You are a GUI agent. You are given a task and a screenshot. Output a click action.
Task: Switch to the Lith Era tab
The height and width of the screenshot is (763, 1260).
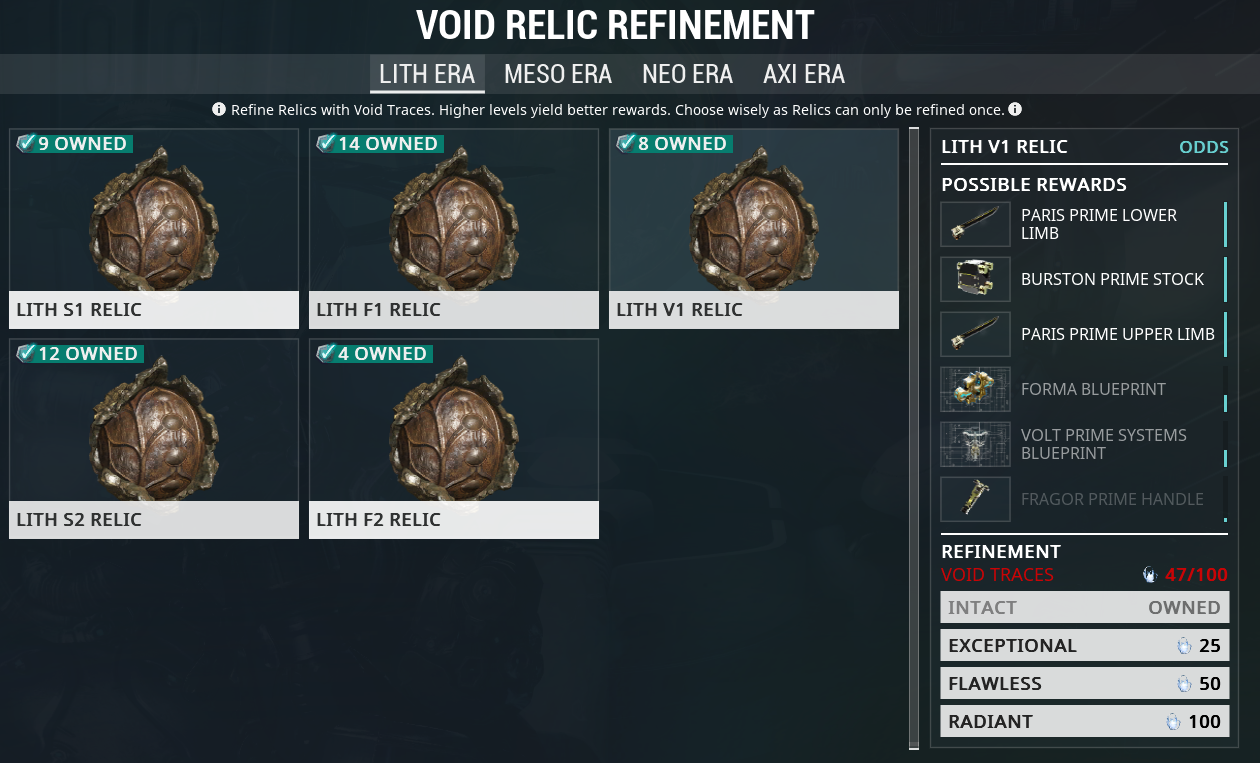pyautogui.click(x=427, y=74)
